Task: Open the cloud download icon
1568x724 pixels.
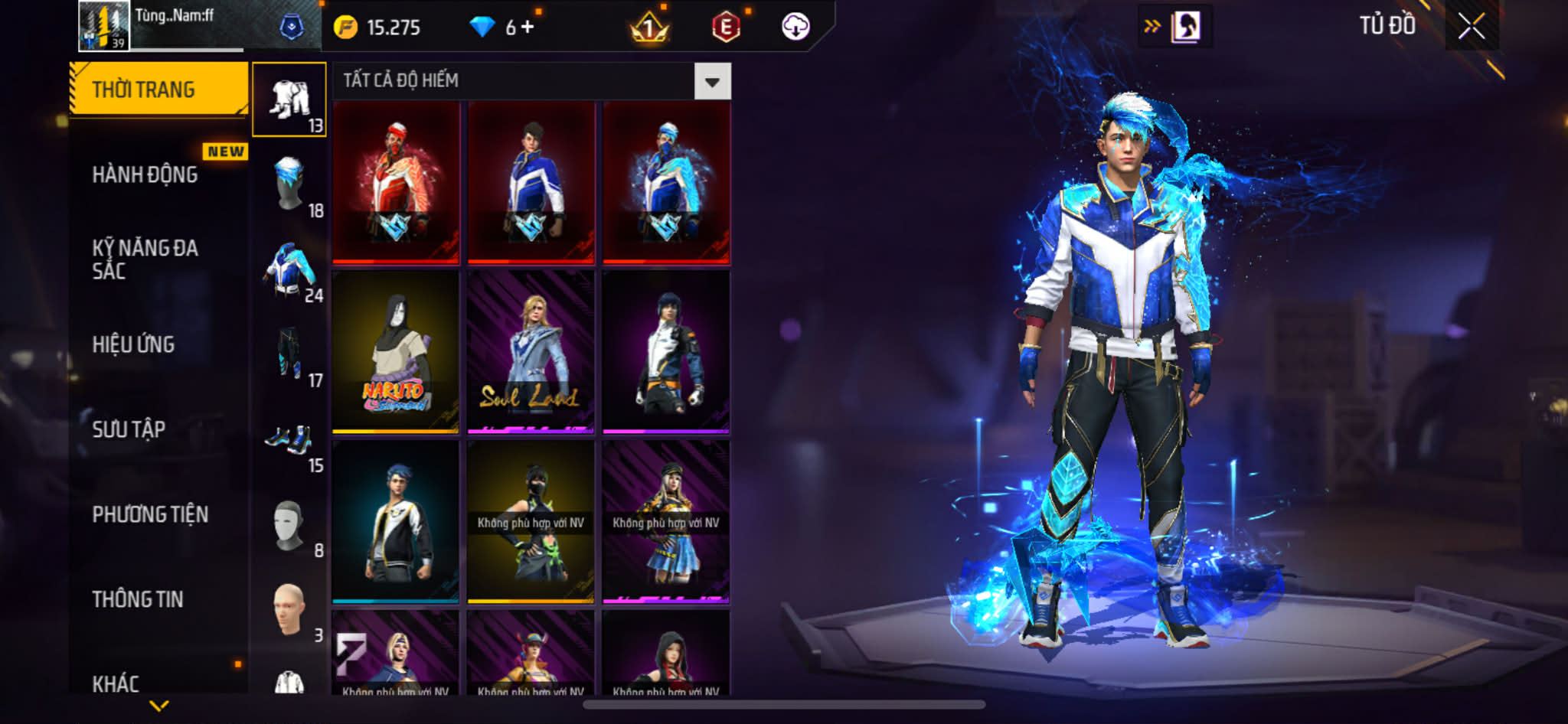Action: [795, 28]
